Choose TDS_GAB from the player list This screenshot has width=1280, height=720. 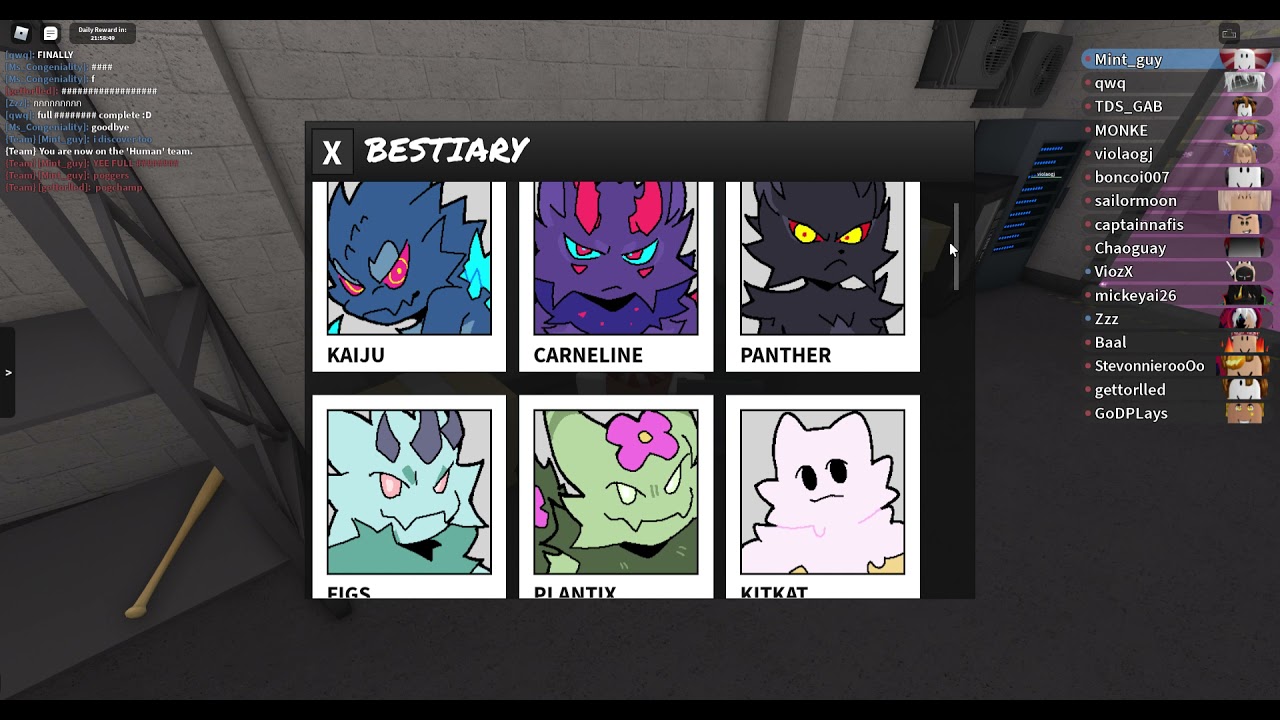pyautogui.click(x=1128, y=107)
